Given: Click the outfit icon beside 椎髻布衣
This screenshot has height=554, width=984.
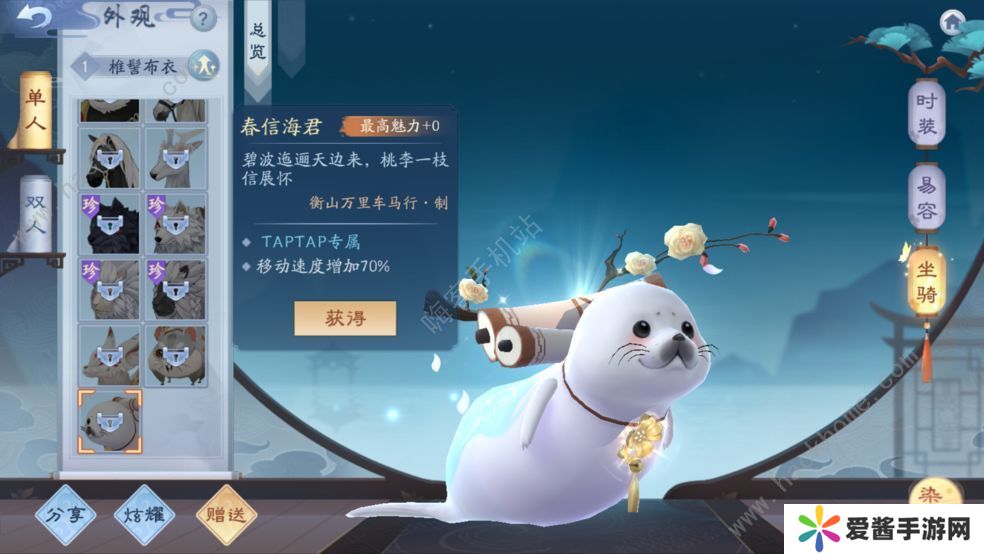Looking at the screenshot, I should 202,65.
